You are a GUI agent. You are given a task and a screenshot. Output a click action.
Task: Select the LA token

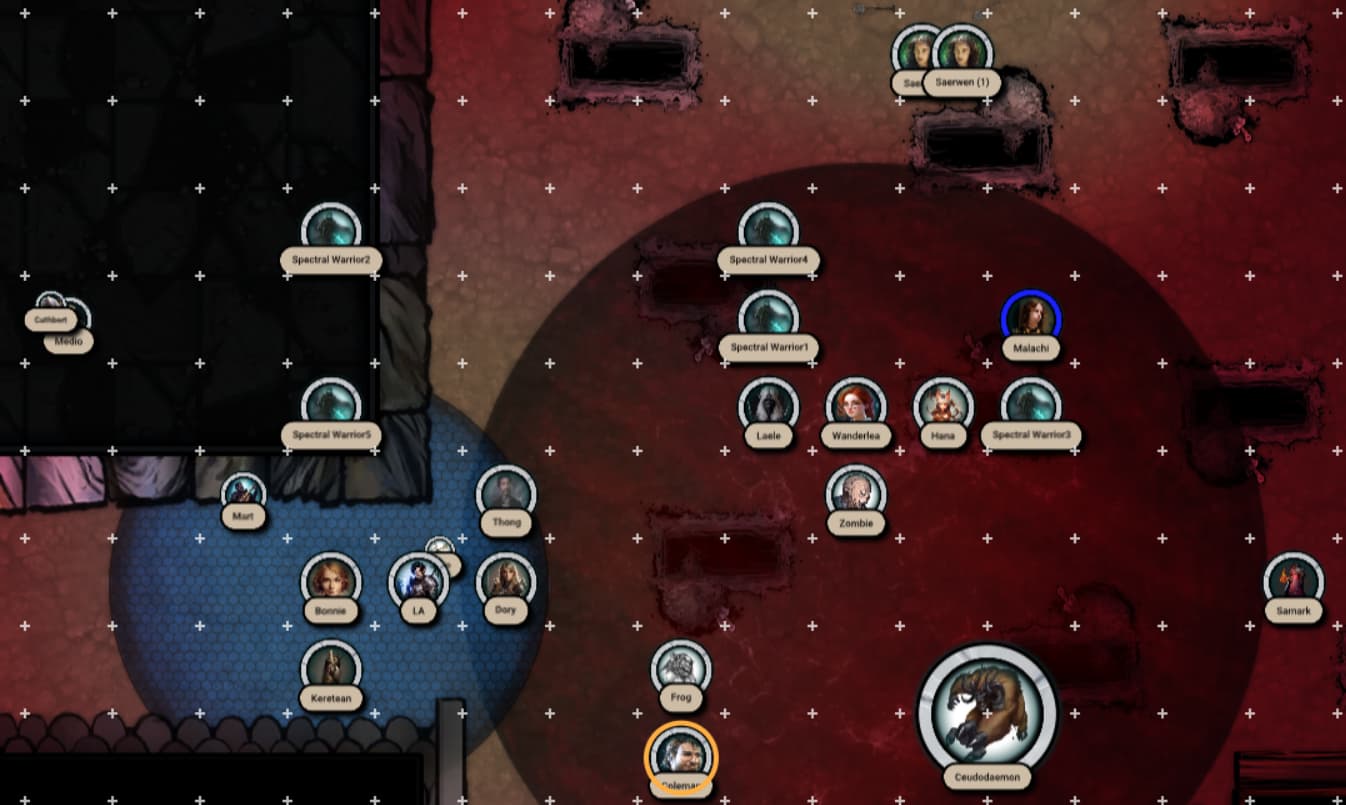[416, 581]
